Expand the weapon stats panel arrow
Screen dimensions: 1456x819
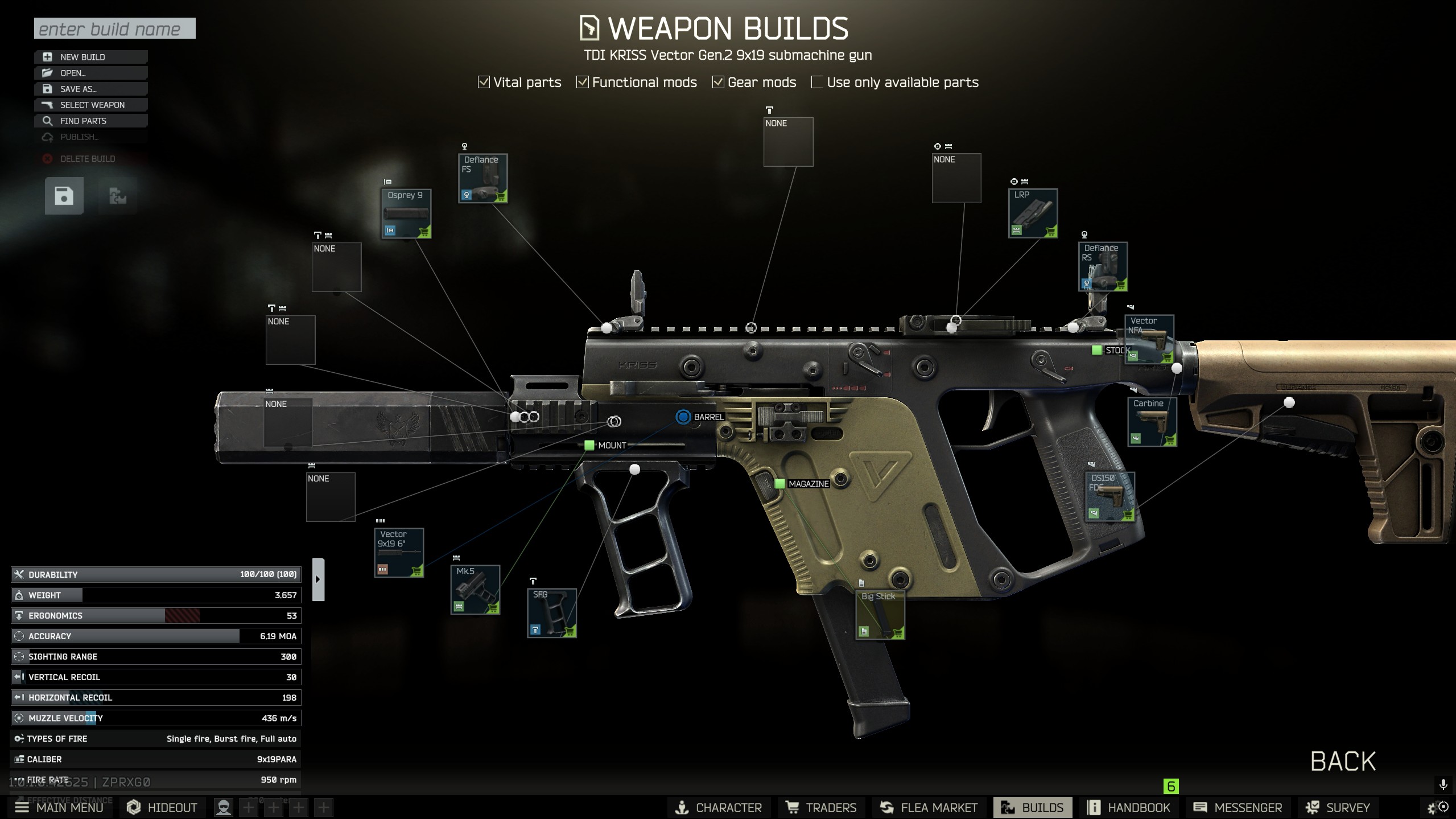(318, 579)
